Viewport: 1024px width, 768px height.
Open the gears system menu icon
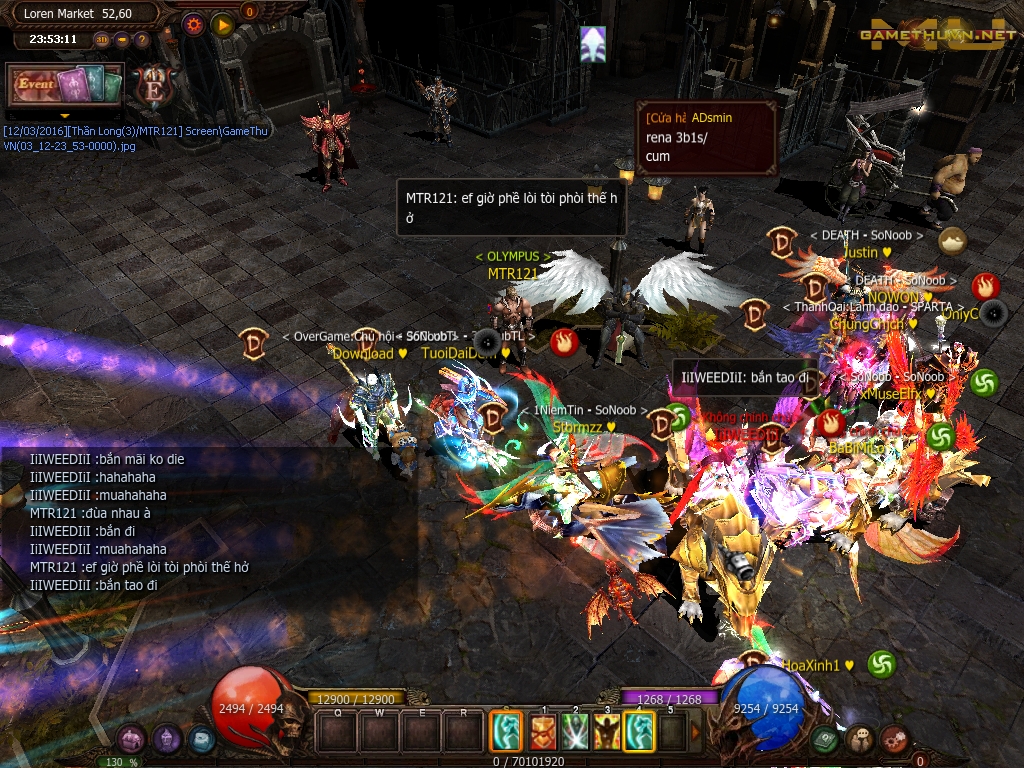pos(894,740)
